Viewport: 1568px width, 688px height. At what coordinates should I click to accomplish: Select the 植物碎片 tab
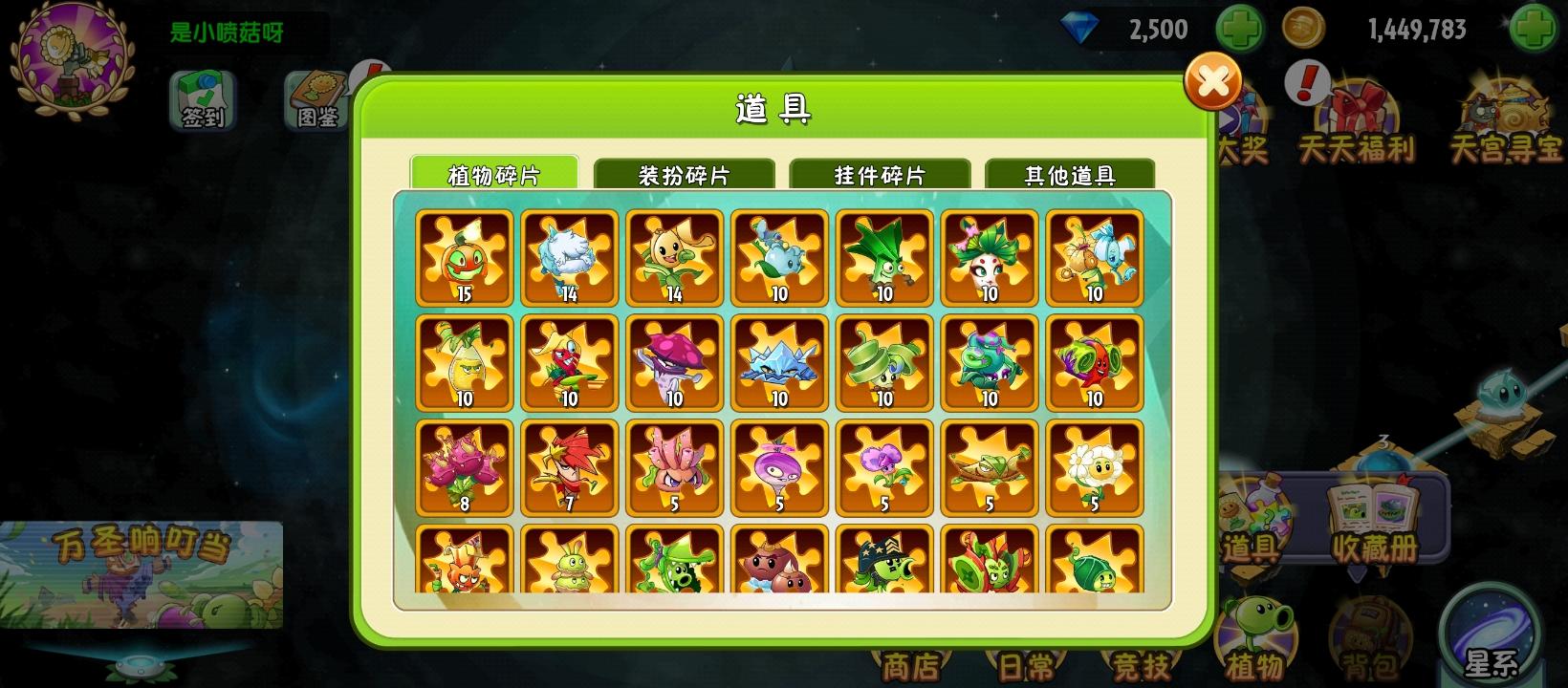pos(494,174)
